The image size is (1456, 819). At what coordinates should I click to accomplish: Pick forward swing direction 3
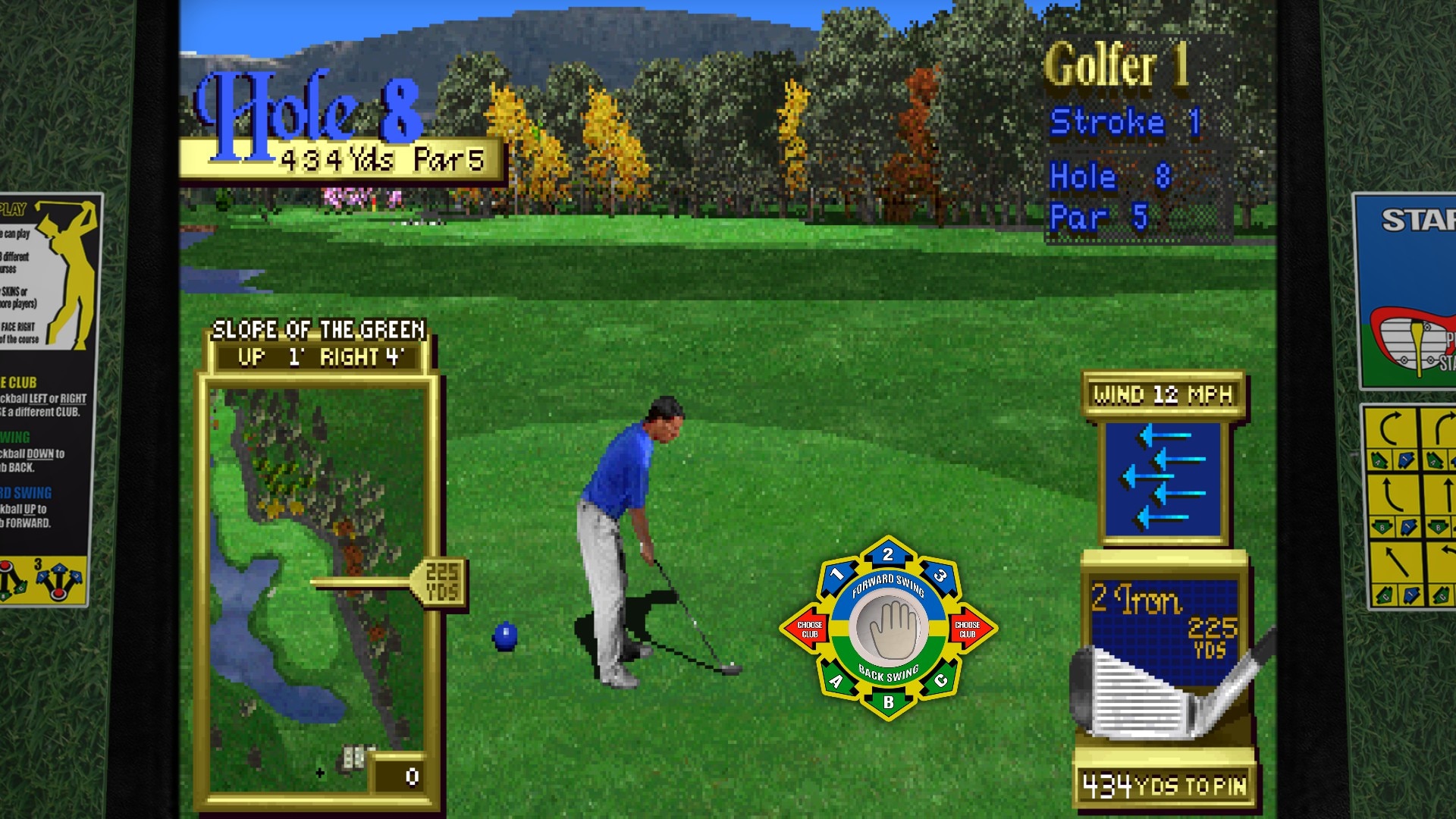click(940, 575)
